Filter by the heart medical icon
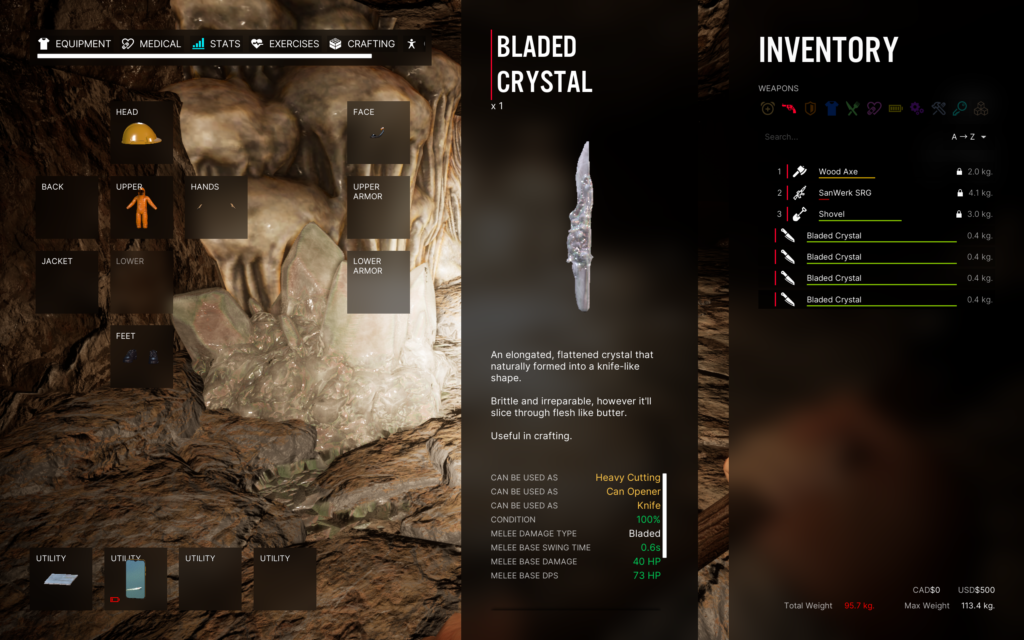Image resolution: width=1024 pixels, height=640 pixels. click(x=874, y=109)
